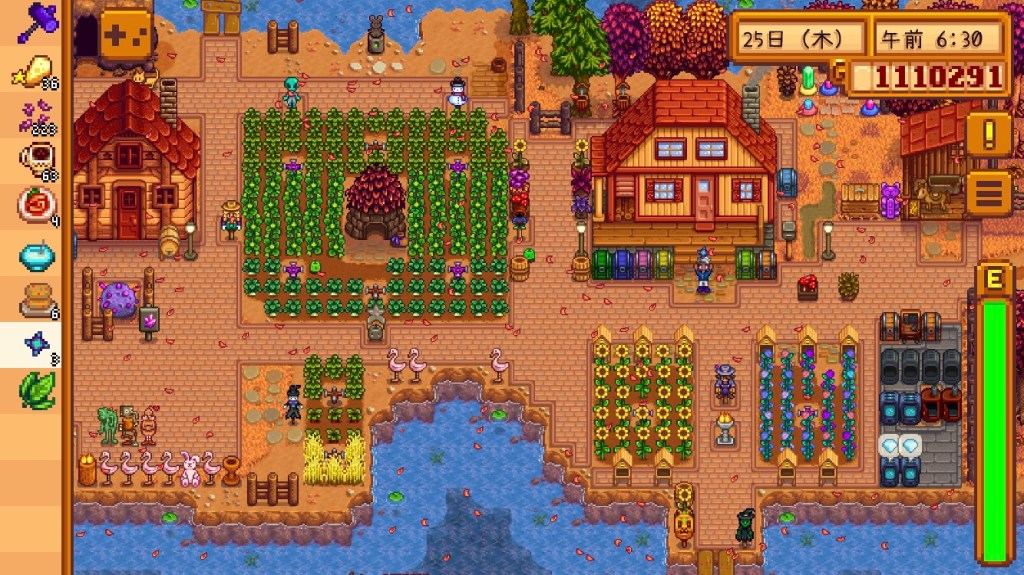The image size is (1024, 575).
Task: Open the game menu with three-lines button
Action: click(x=988, y=192)
